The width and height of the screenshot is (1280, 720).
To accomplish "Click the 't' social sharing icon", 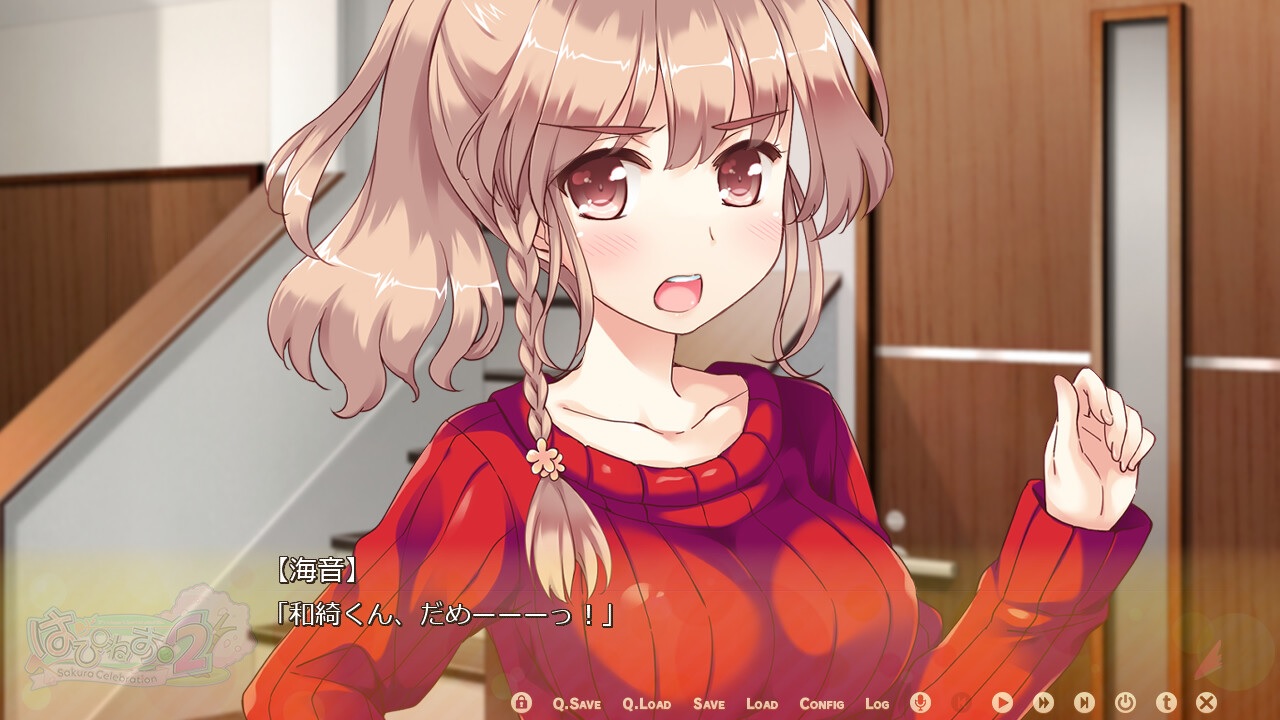I will 1164,703.
